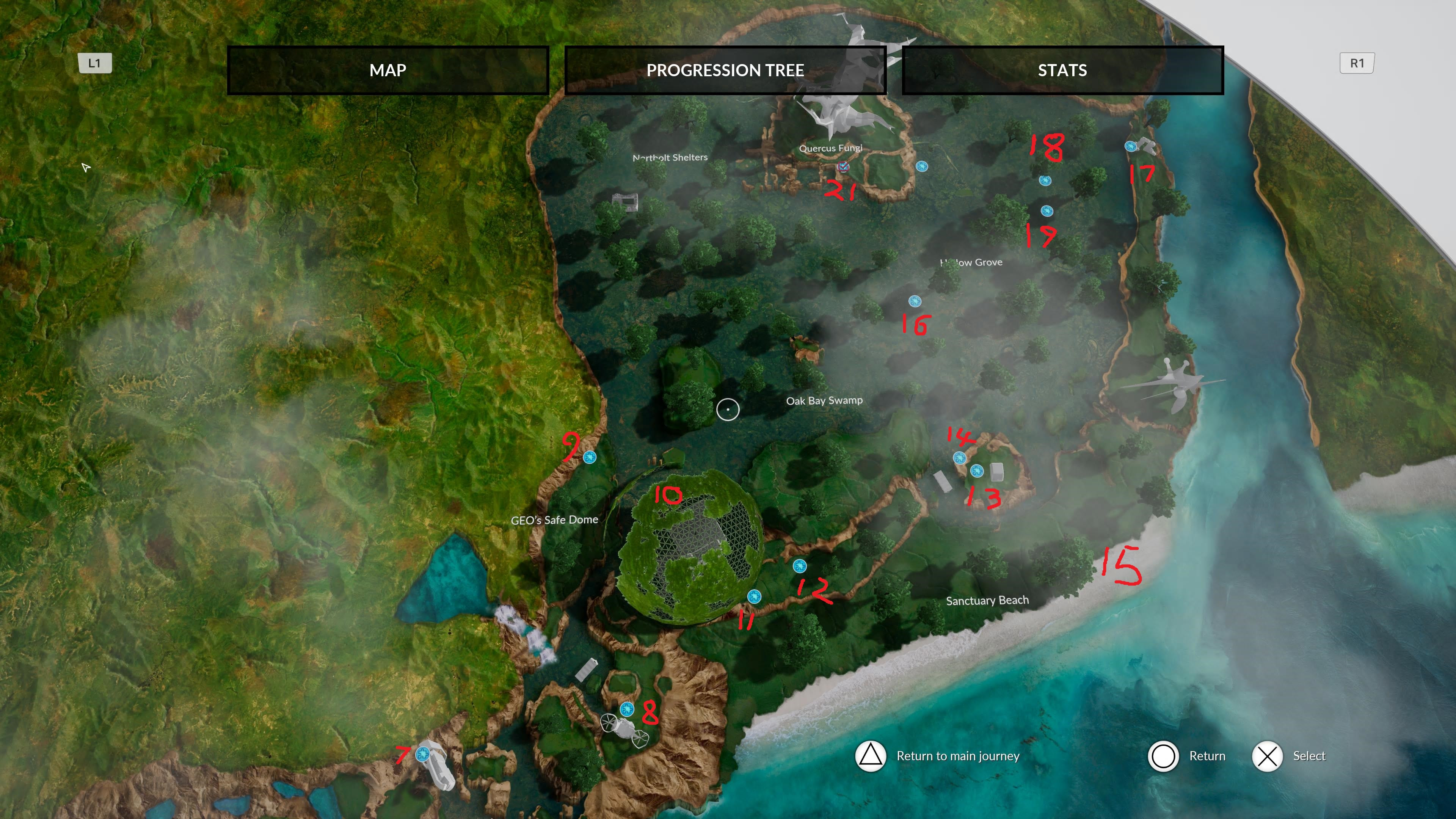The height and width of the screenshot is (819, 1456).
Task: Open the puzzle marker beside the shipwreck at 7
Action: 423,753
